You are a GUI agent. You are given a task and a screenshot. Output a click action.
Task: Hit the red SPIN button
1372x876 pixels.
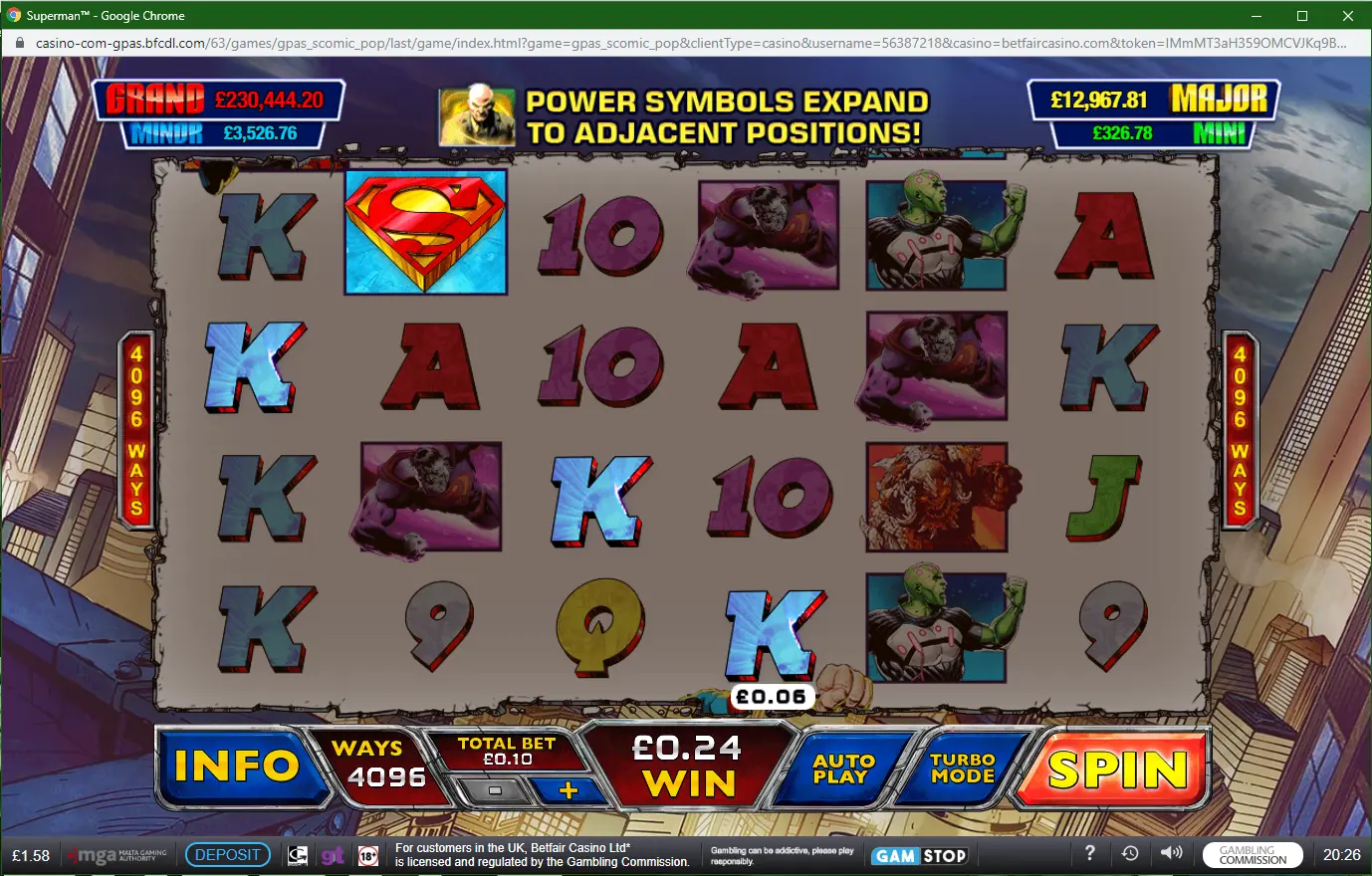point(1116,769)
